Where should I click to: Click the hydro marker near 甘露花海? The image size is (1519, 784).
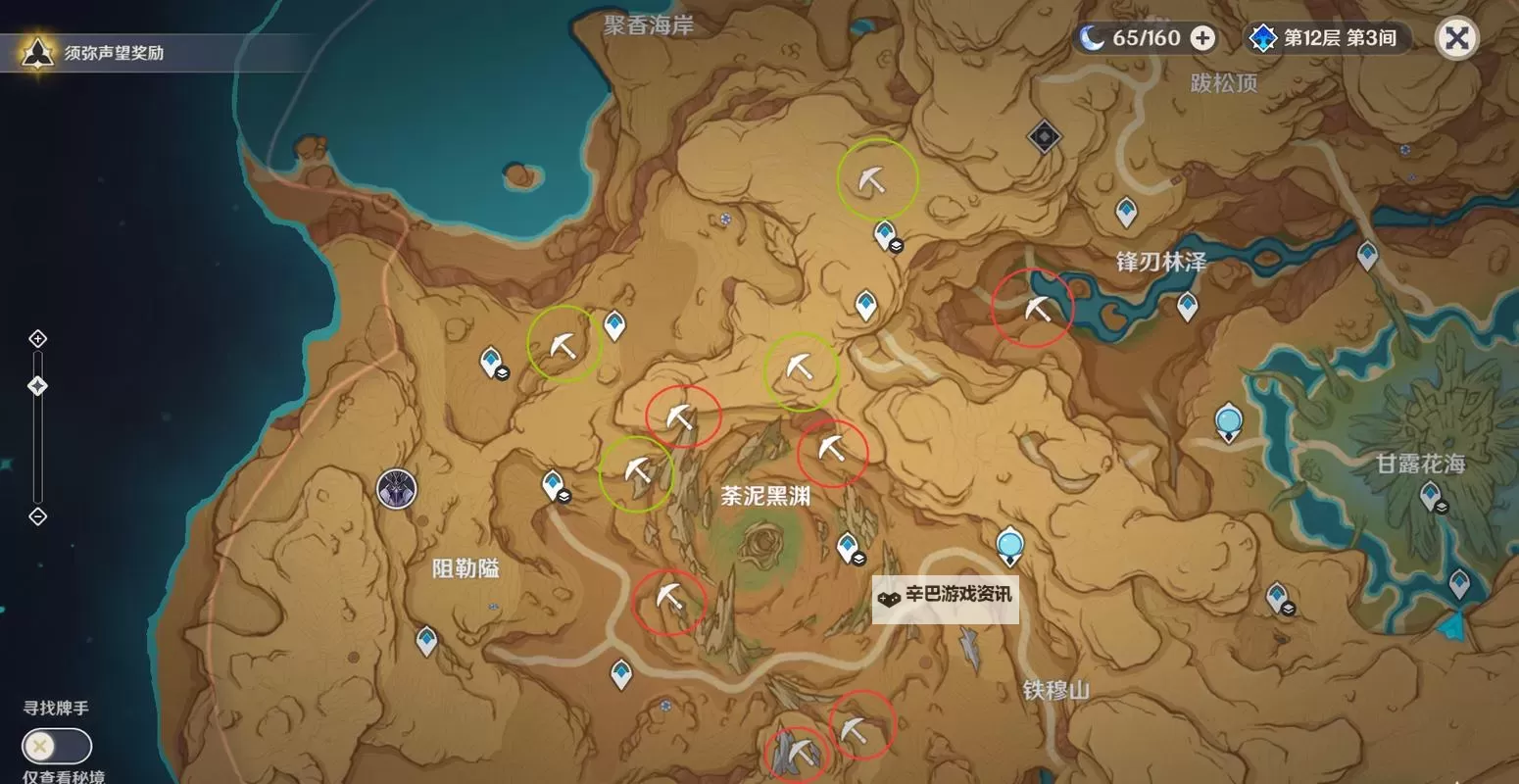click(x=1228, y=419)
